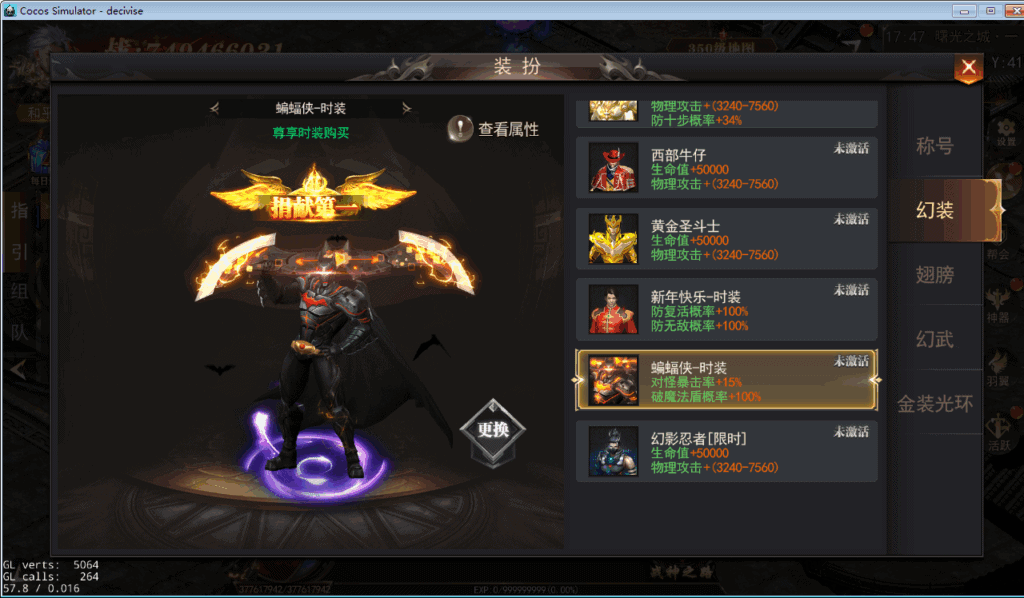Show the next costume with the right arrow
Viewport: 1024px width, 598px height.
407,108
